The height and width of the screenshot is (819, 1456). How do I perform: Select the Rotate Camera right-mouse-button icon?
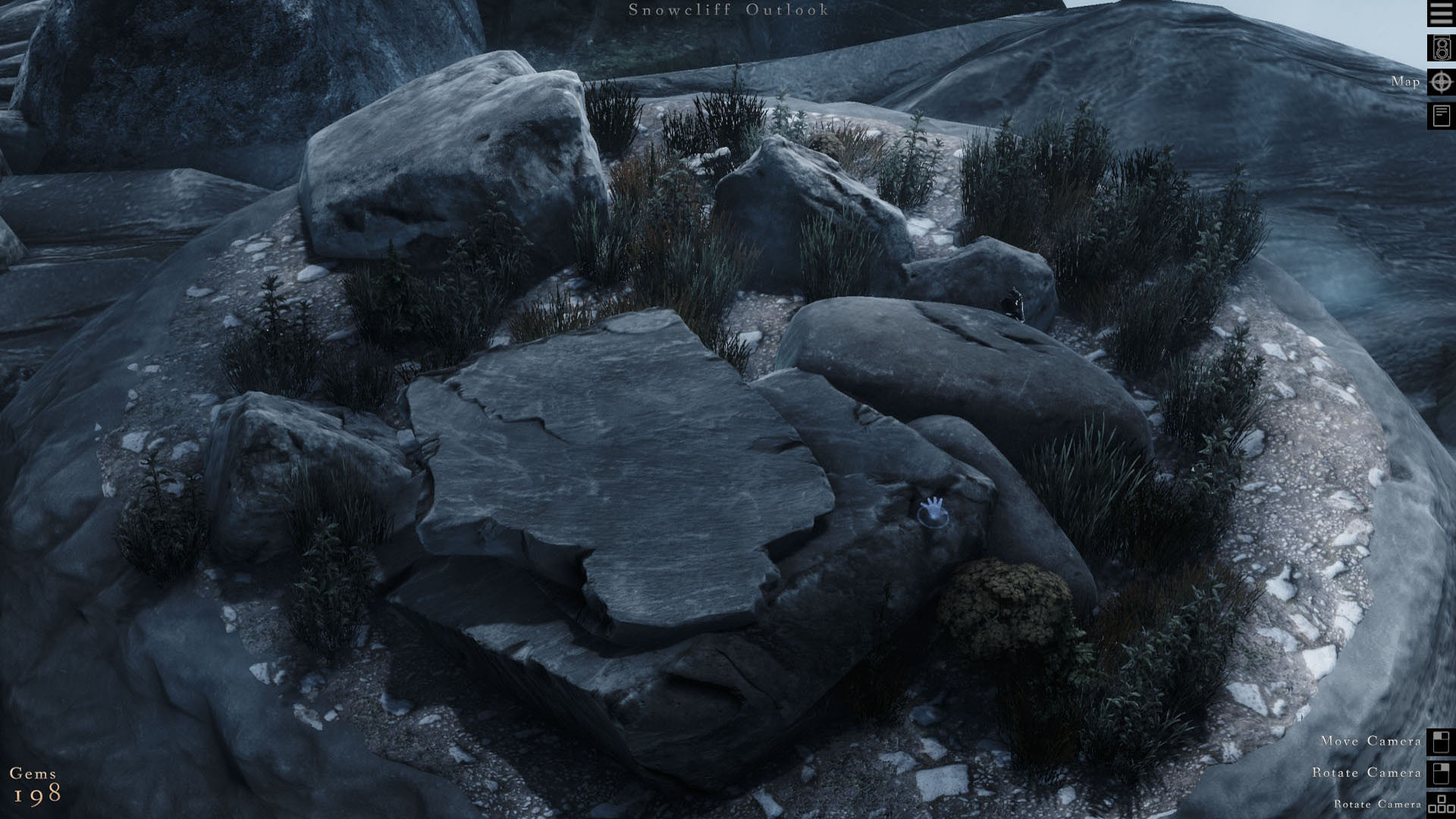click(1439, 773)
